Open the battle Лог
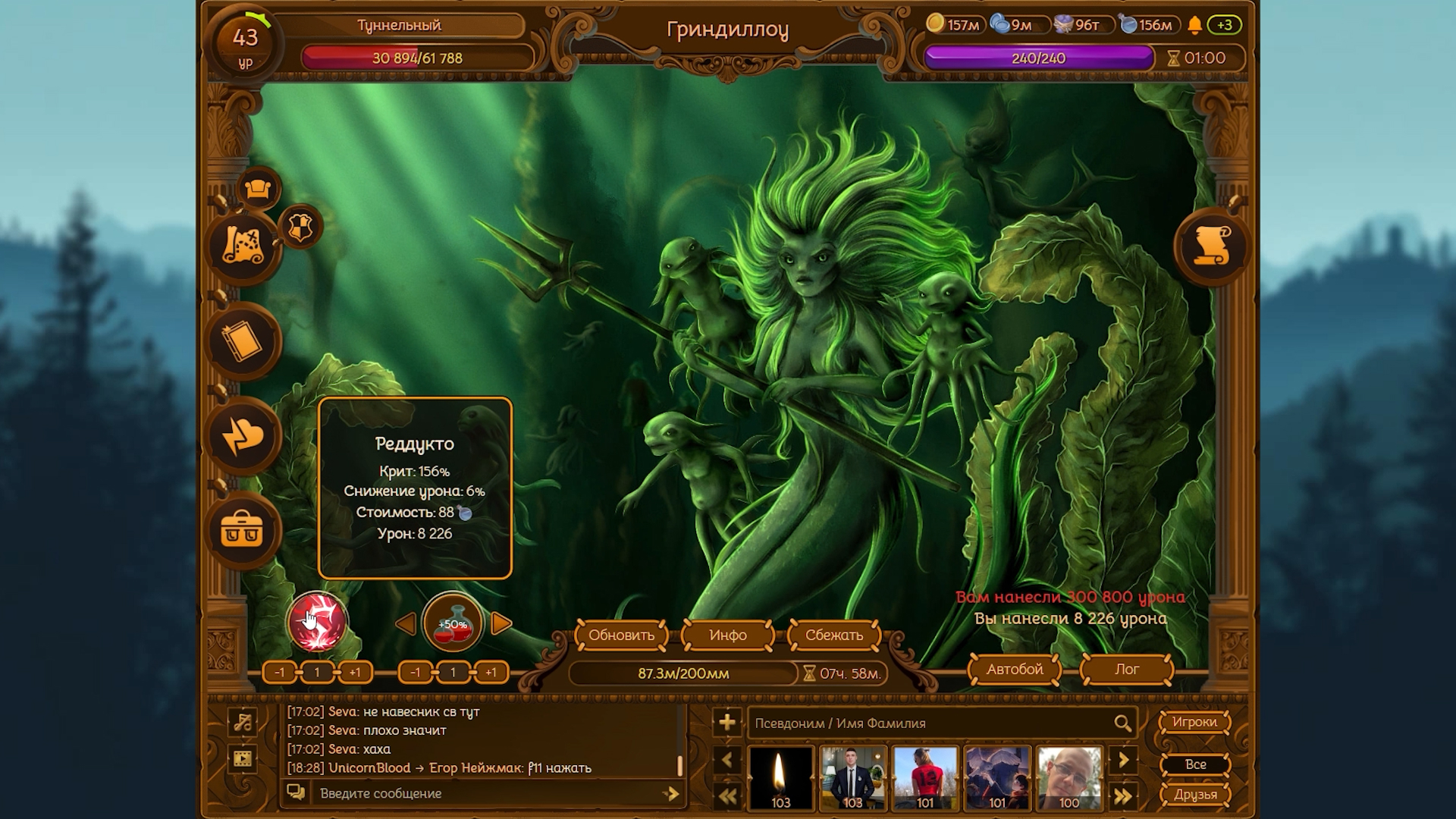Image resolution: width=1456 pixels, height=819 pixels. 1126,670
